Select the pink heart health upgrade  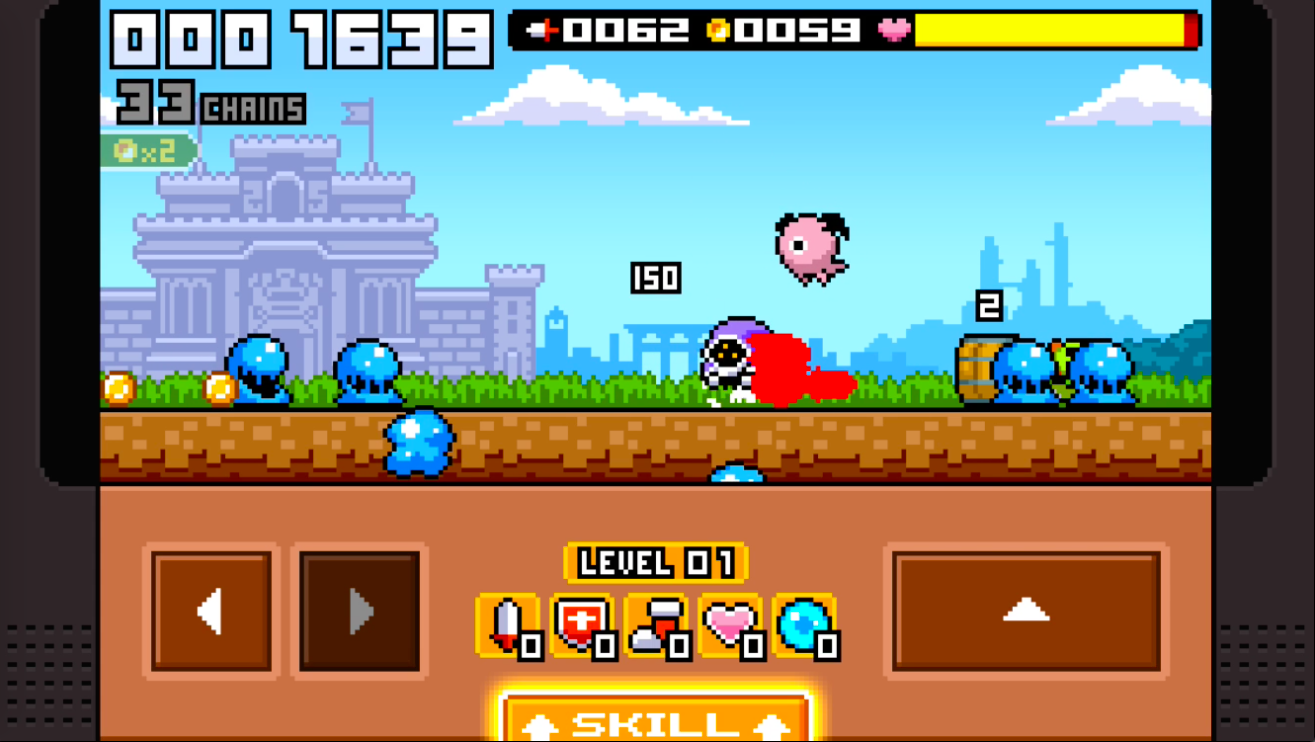(730, 626)
